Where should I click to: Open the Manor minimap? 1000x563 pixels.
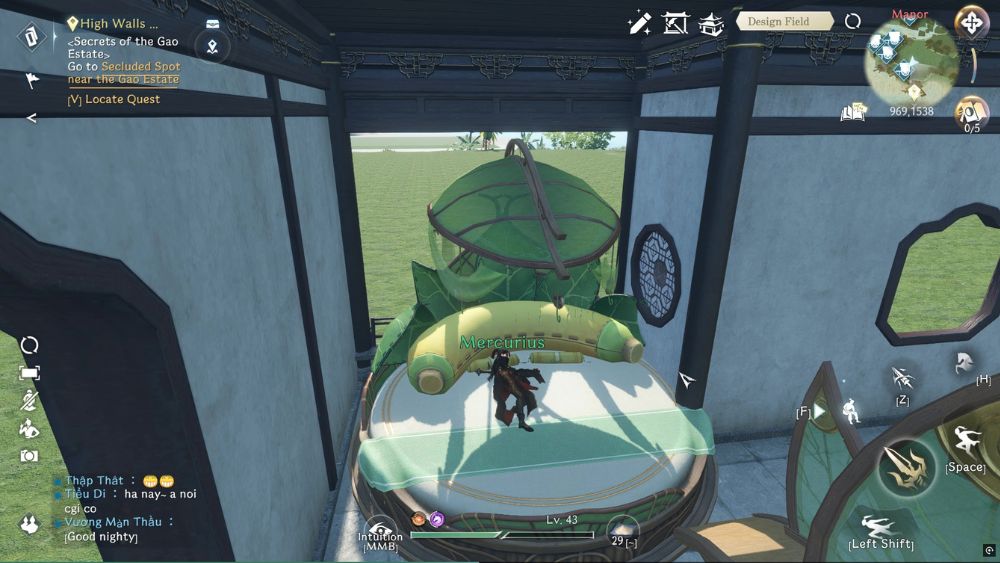coord(909,62)
